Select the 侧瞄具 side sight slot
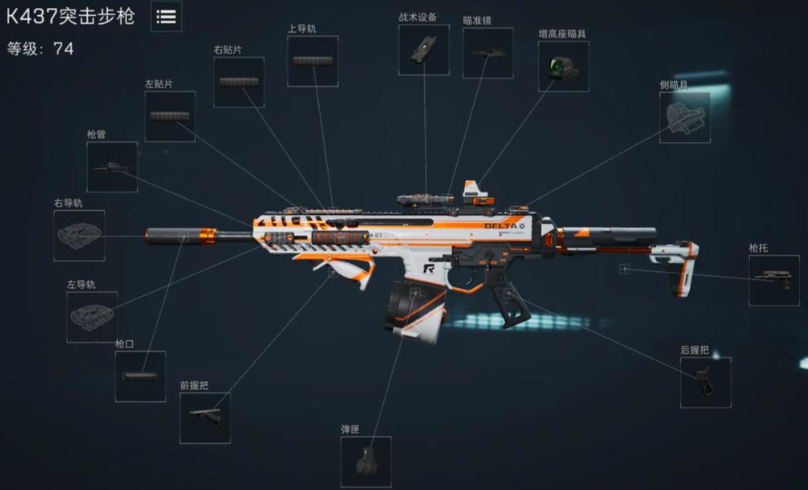The height and width of the screenshot is (490, 808). pyautogui.click(x=685, y=118)
